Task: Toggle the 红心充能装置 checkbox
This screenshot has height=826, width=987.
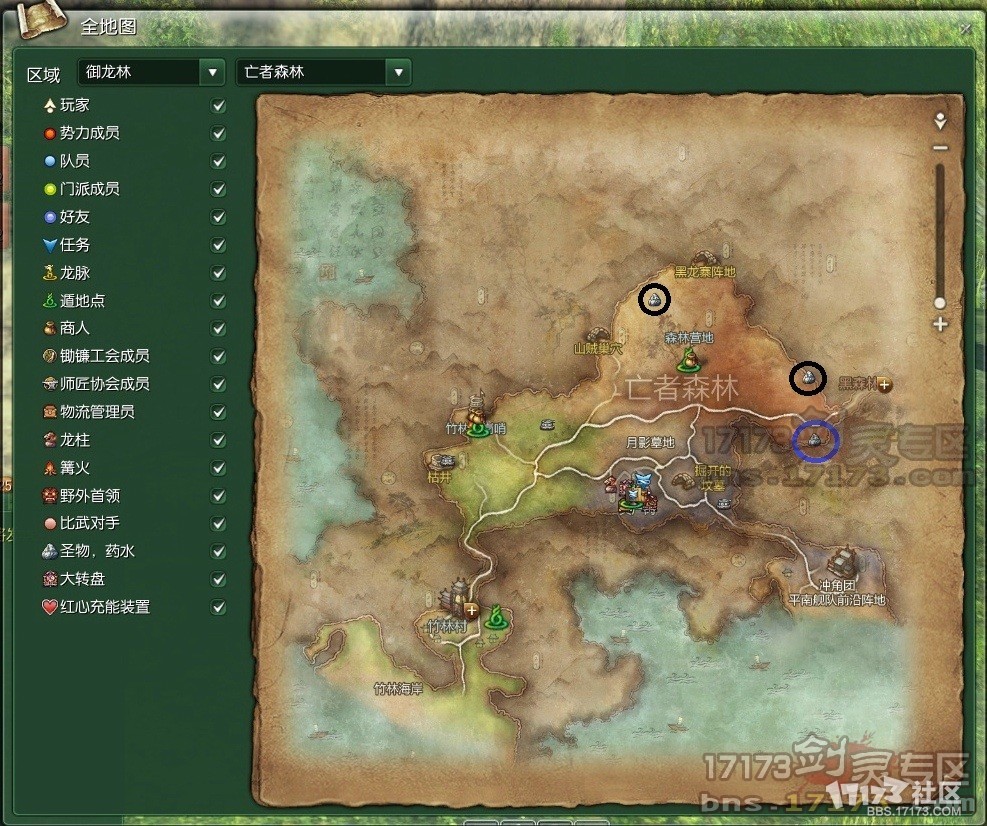Action: 219,607
